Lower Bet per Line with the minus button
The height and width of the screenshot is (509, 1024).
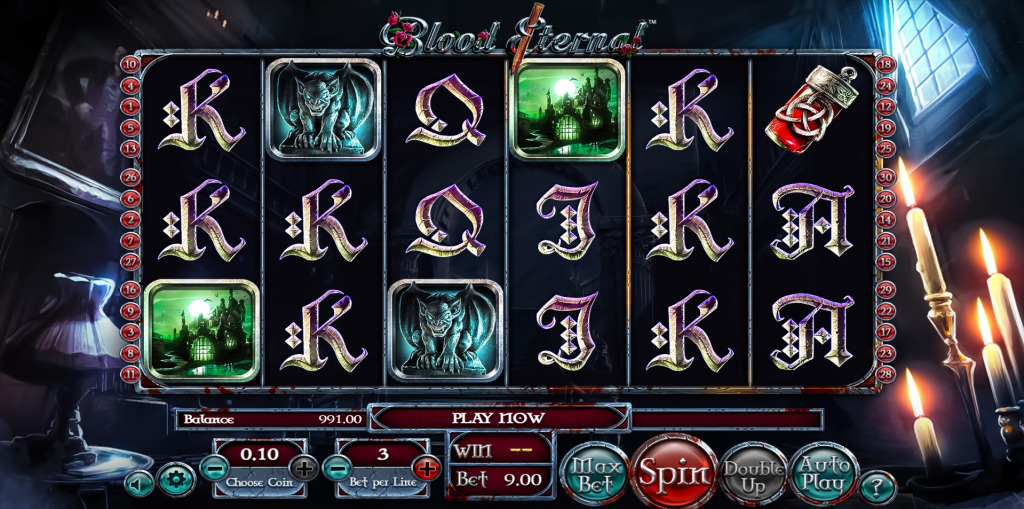pyautogui.click(x=338, y=466)
